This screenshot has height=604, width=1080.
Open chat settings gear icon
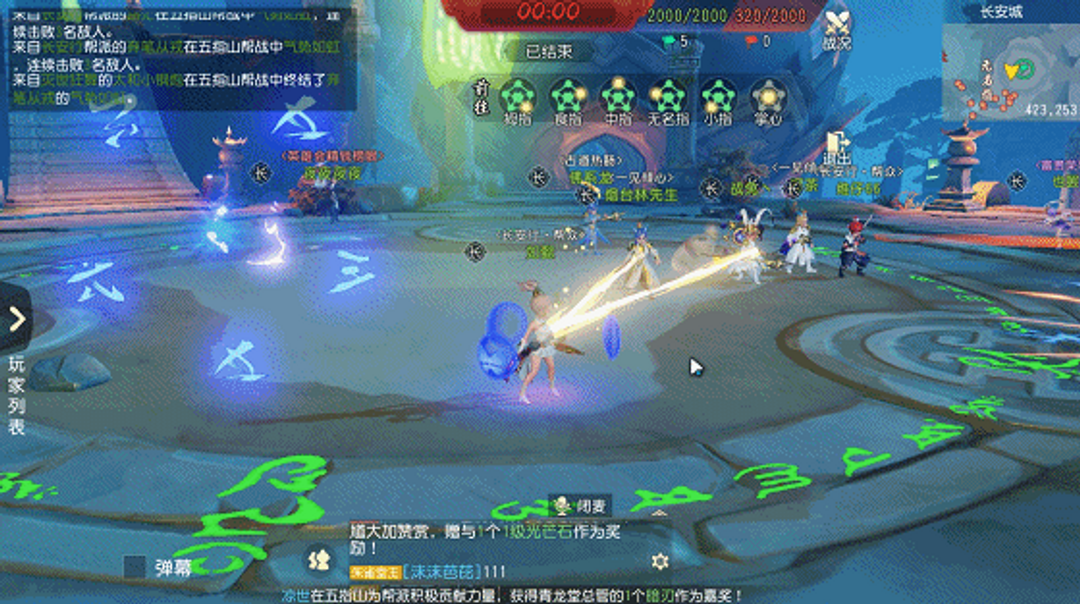tap(659, 561)
